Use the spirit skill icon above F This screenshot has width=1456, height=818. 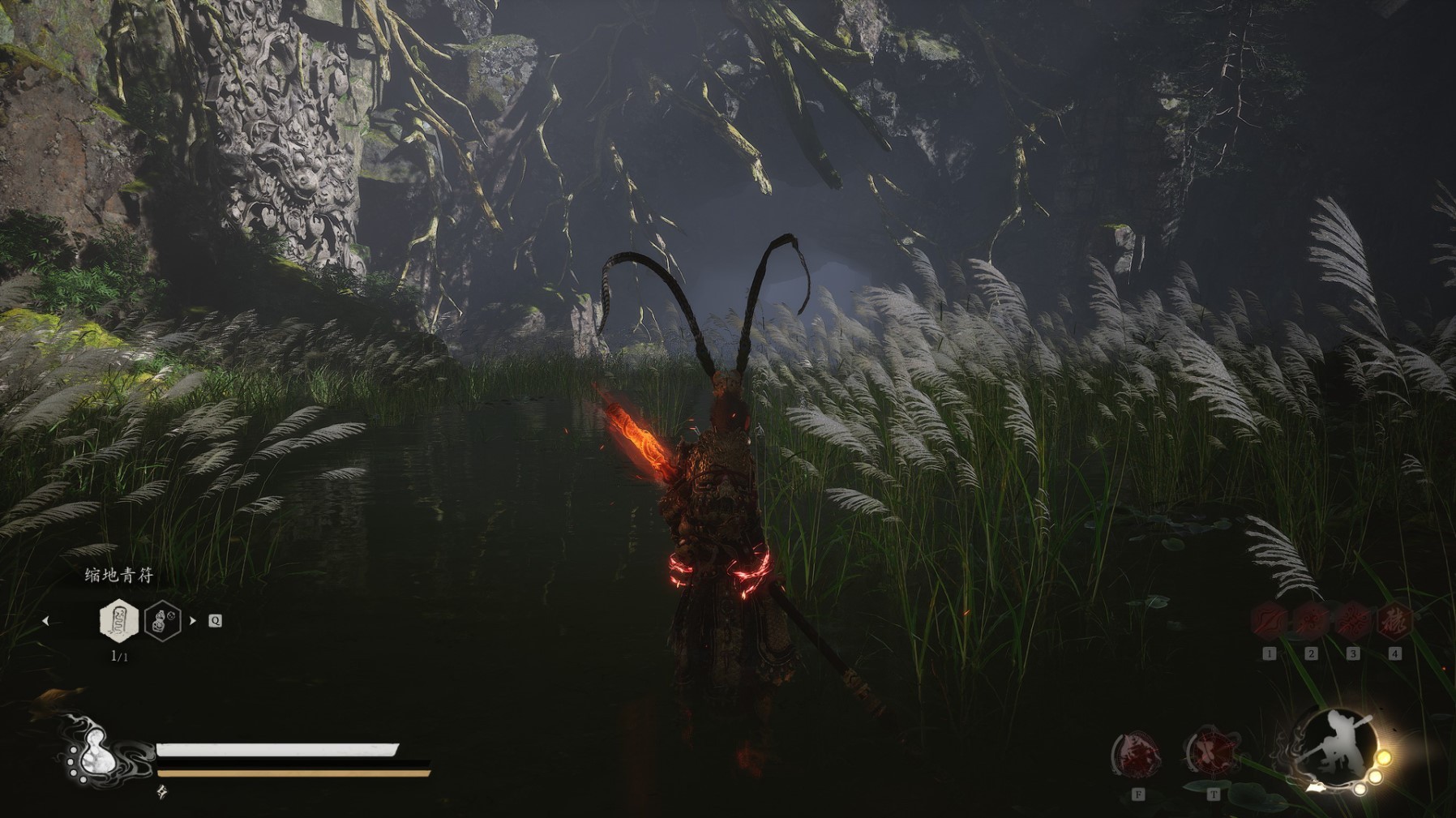1137,755
